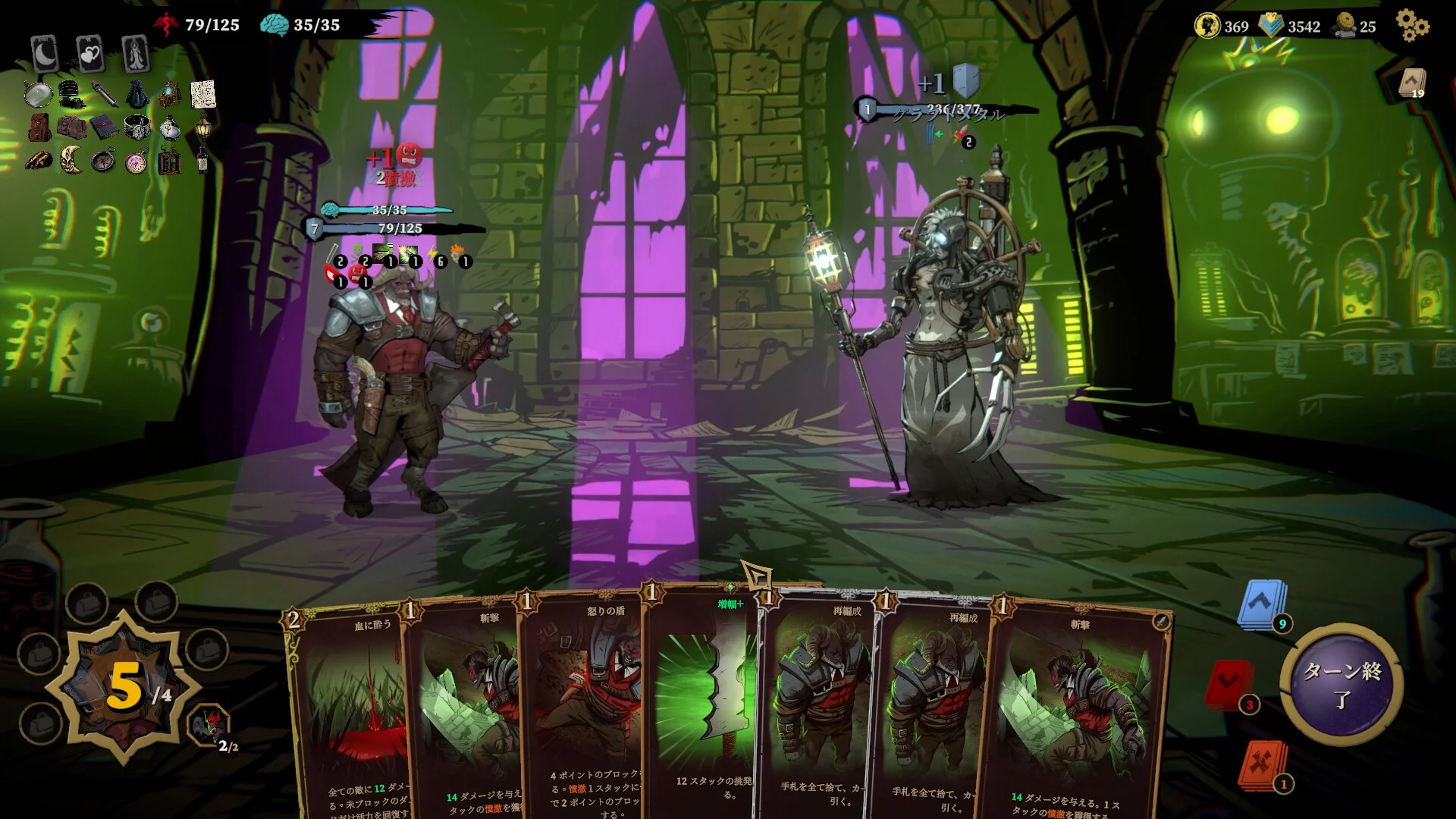Open the red discard pile
The image size is (1456, 819).
click(1229, 686)
